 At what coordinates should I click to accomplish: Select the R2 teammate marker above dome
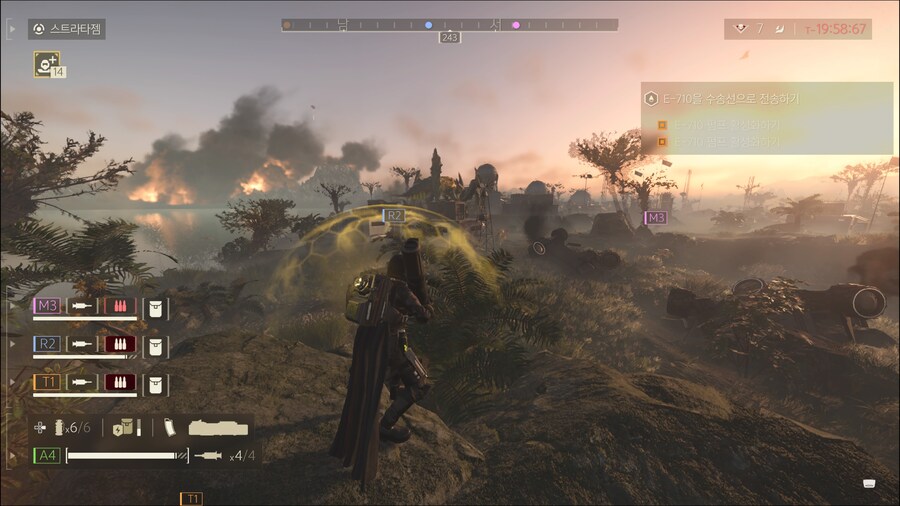pos(392,215)
